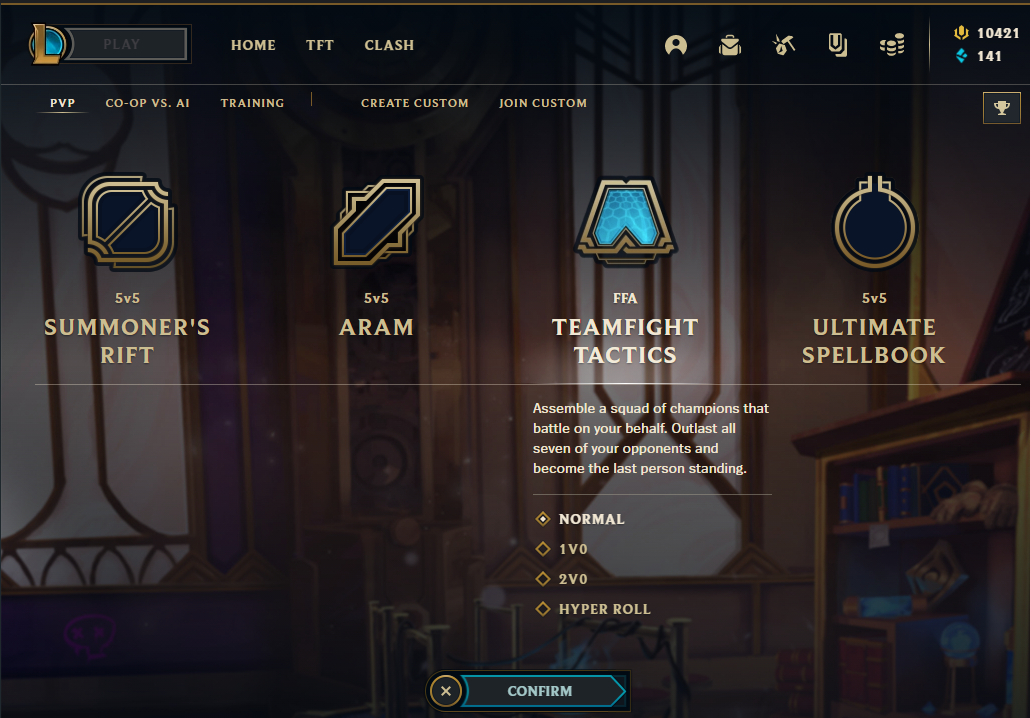Choose Join Custom game
Viewport: 1030px width, 718px height.
pos(543,103)
